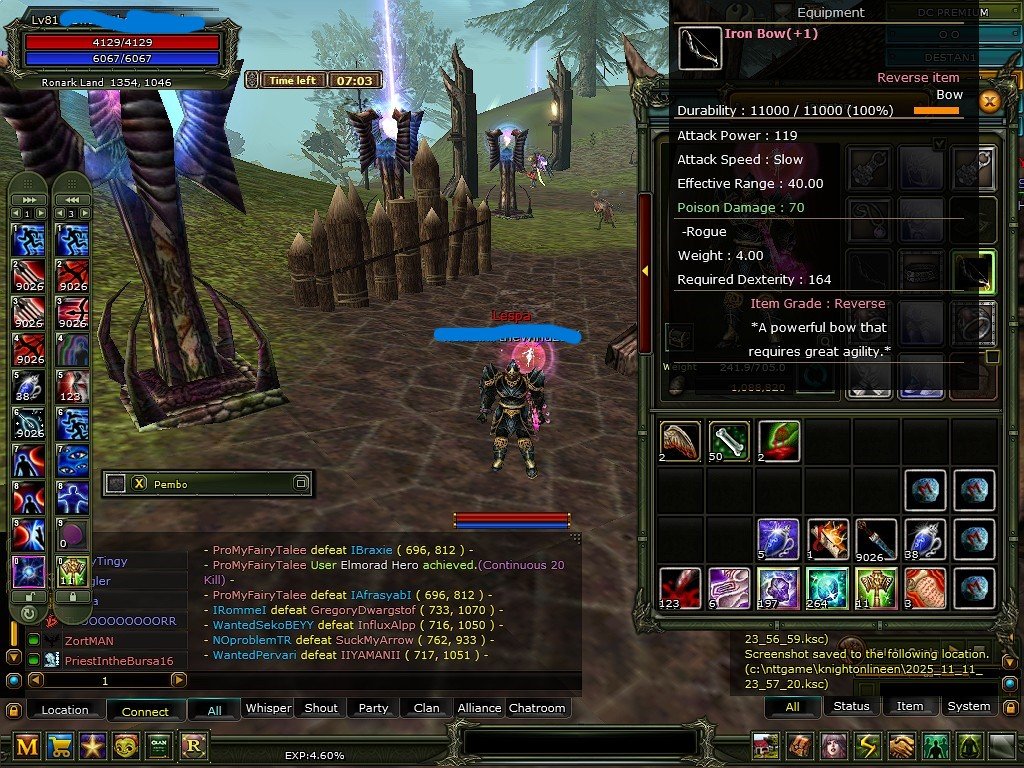
Task: Switch the log to the System tab
Action: (968, 706)
